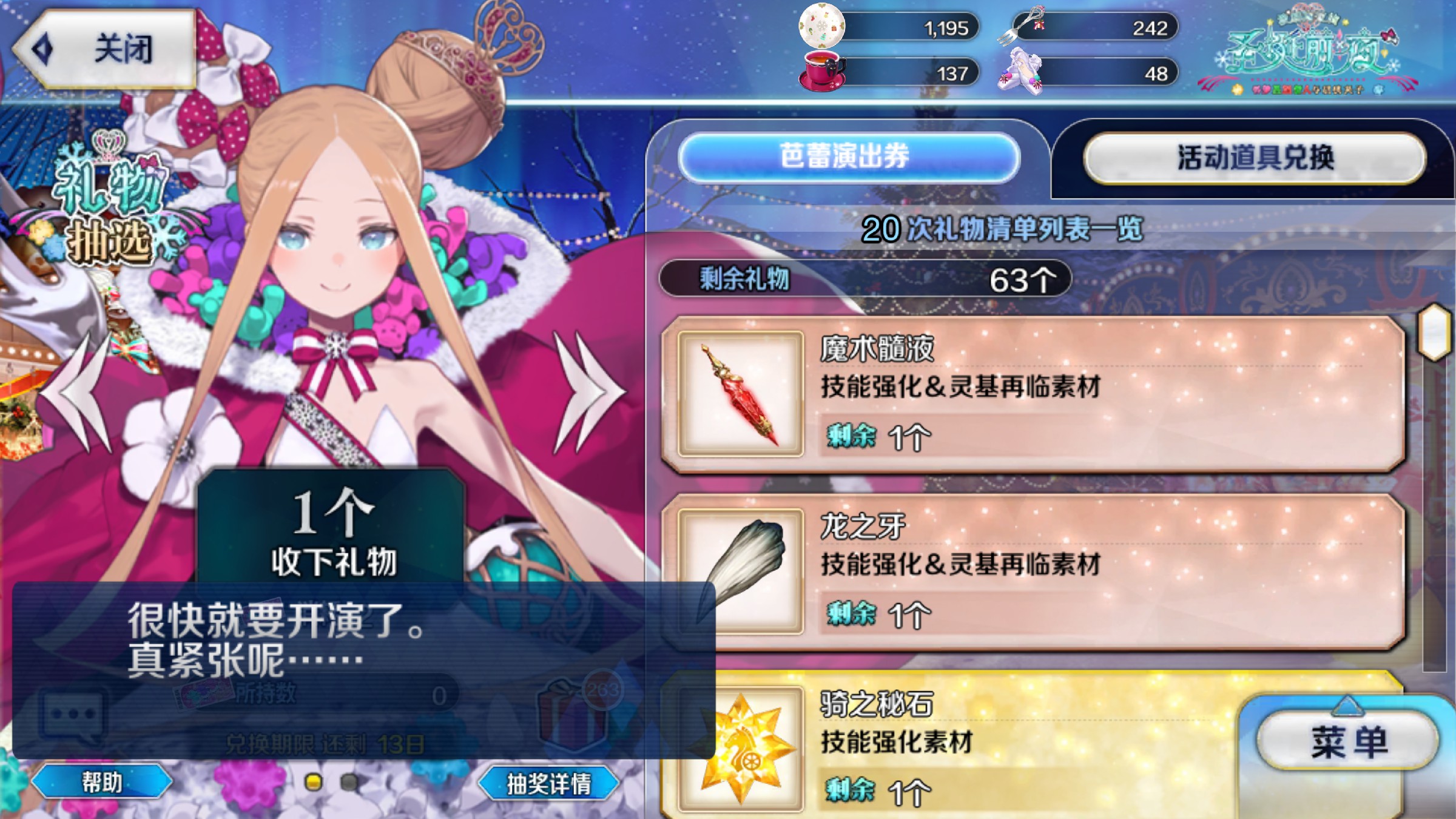Image resolution: width=1456 pixels, height=819 pixels.
Task: Close the gift lottery screen
Action: point(106,49)
